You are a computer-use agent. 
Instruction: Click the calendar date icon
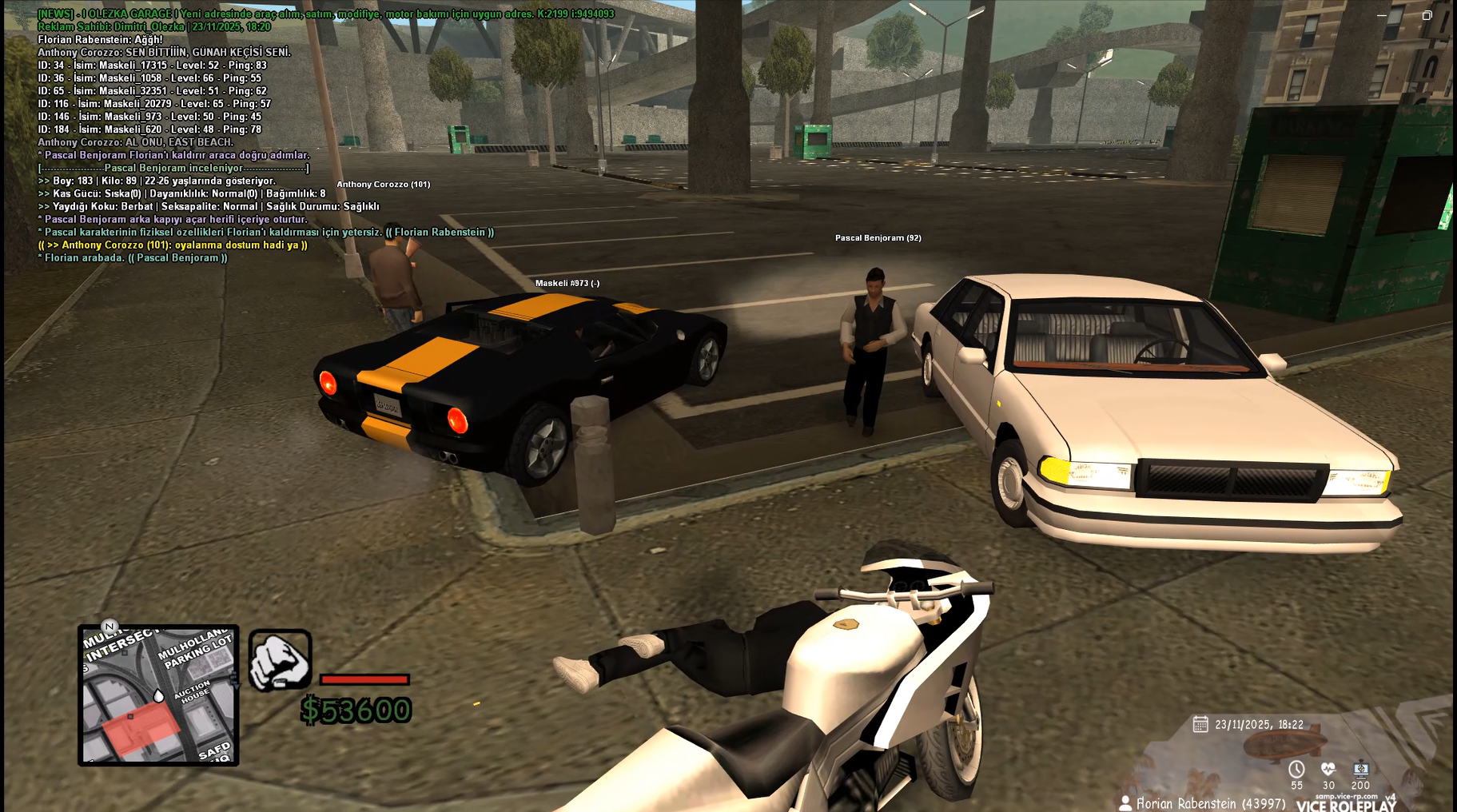(1200, 724)
